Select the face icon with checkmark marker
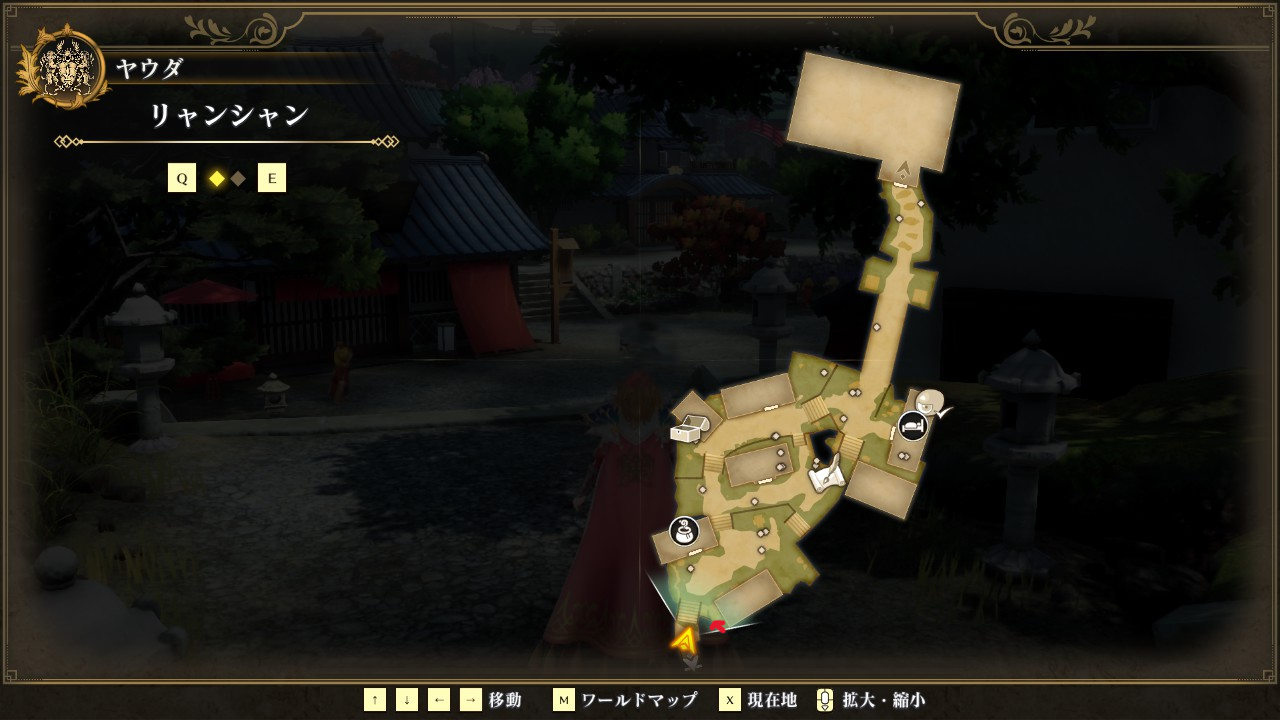The width and height of the screenshot is (1280, 720). [x=932, y=402]
